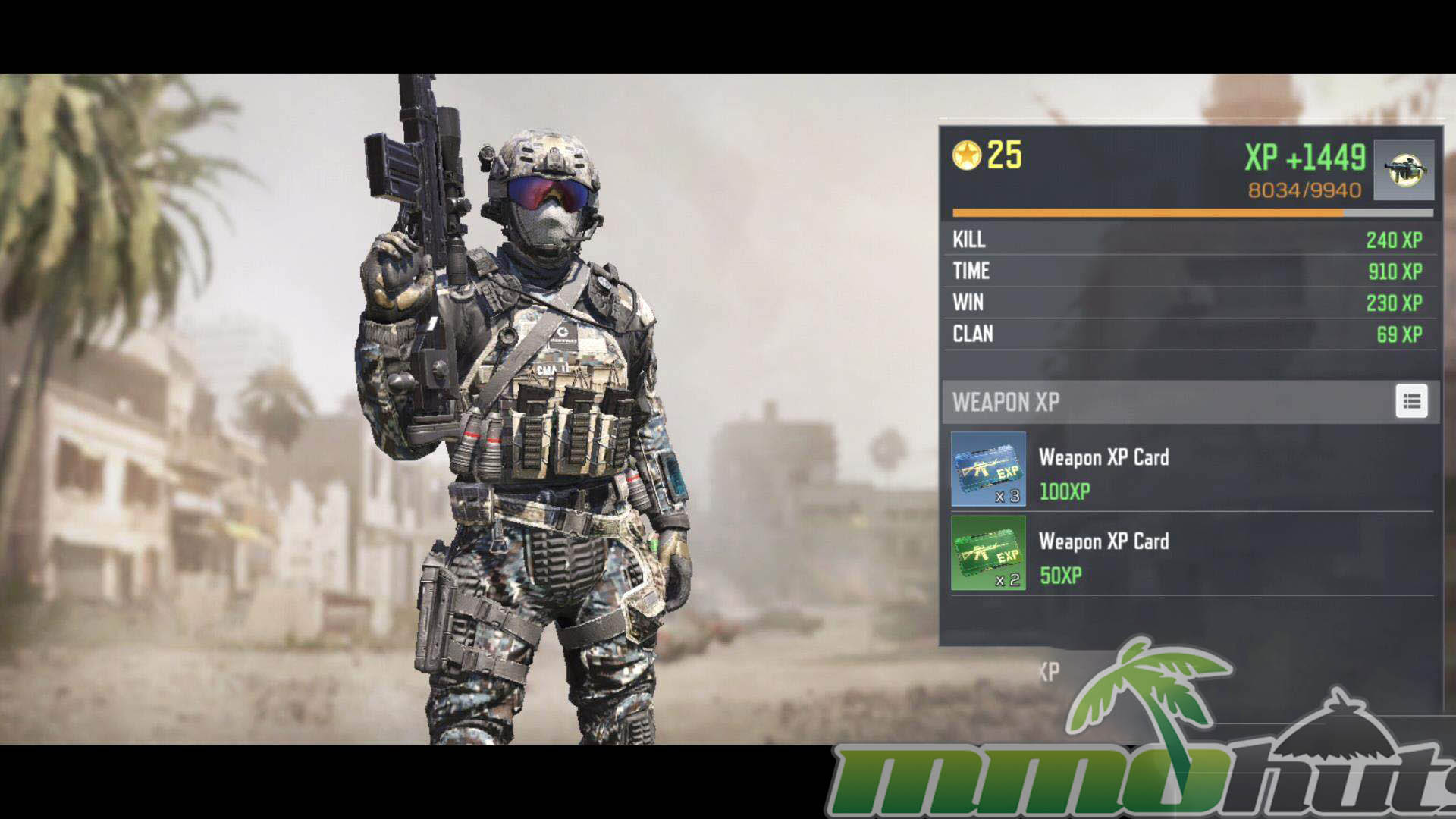
Task: Click the weapon thumbnail beside XP total
Action: 1404,170
